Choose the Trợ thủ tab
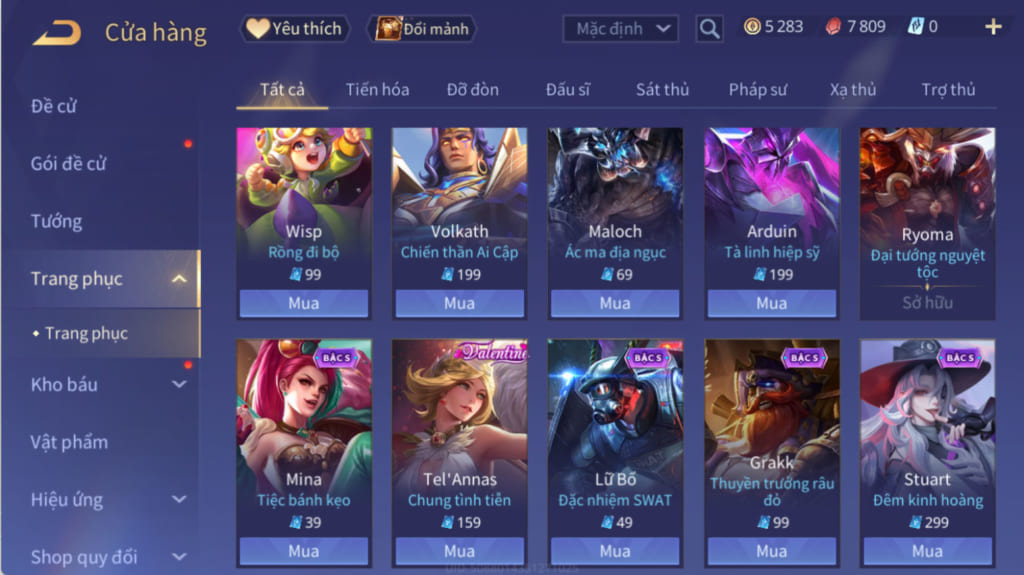Screen dimensions: 1024x575 948,89
